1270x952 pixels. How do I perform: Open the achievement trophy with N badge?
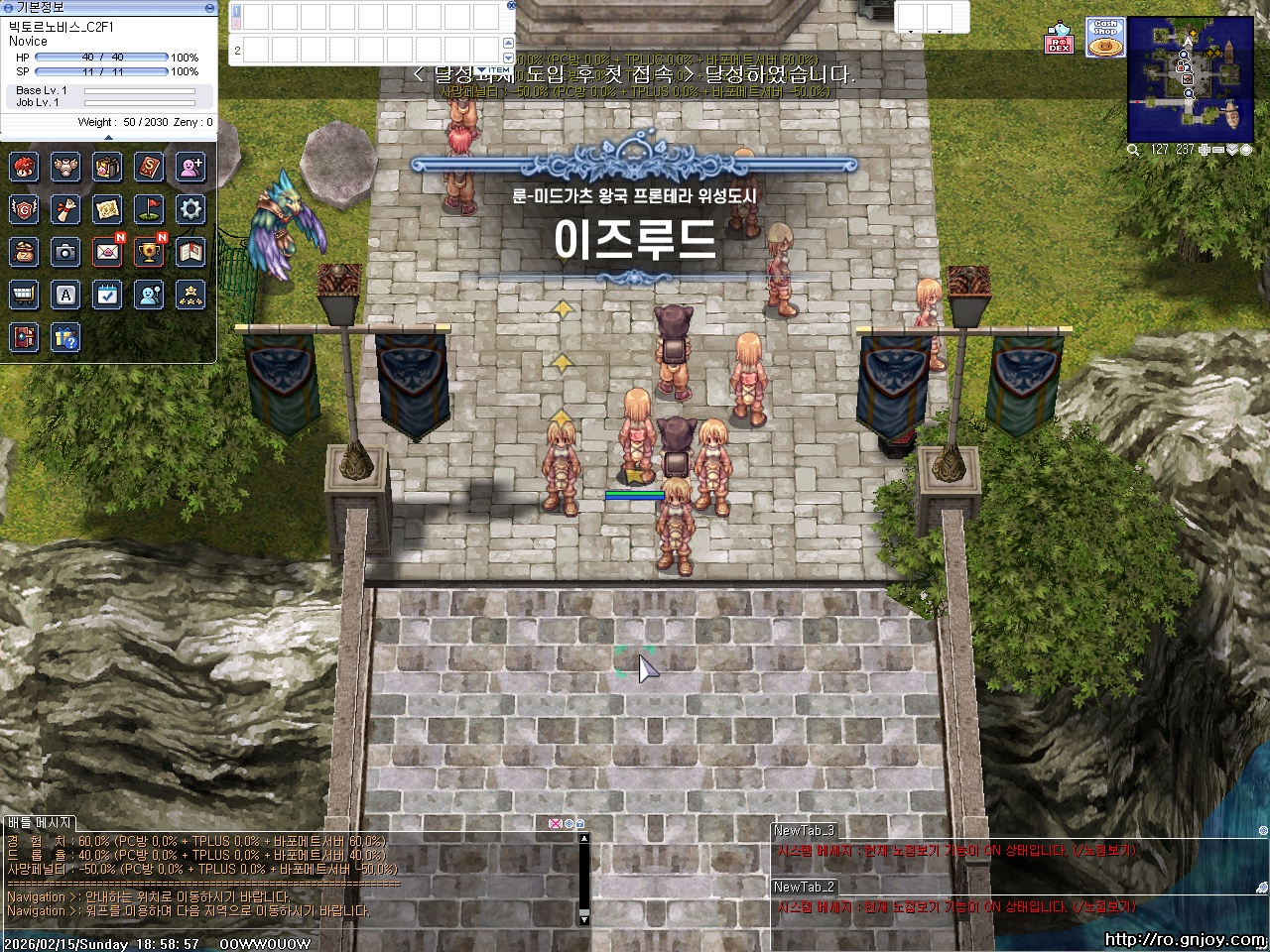149,253
